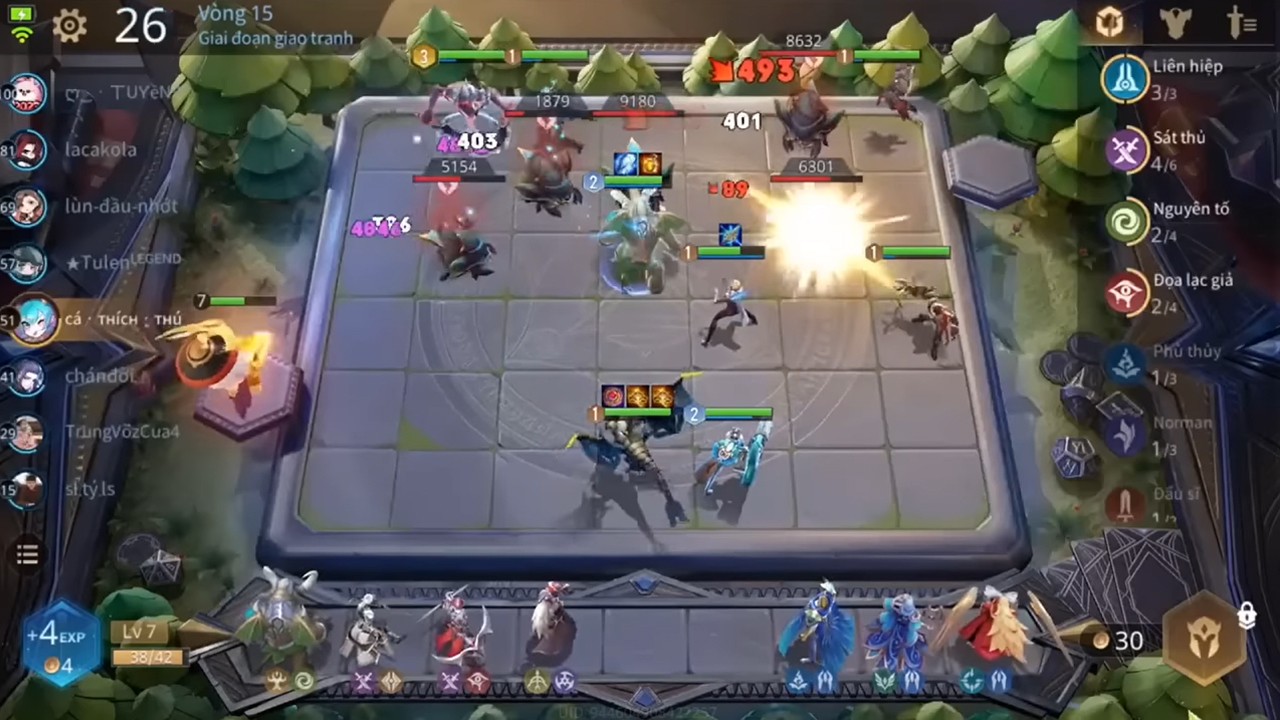Open the list menu icon below players

click(x=28, y=555)
